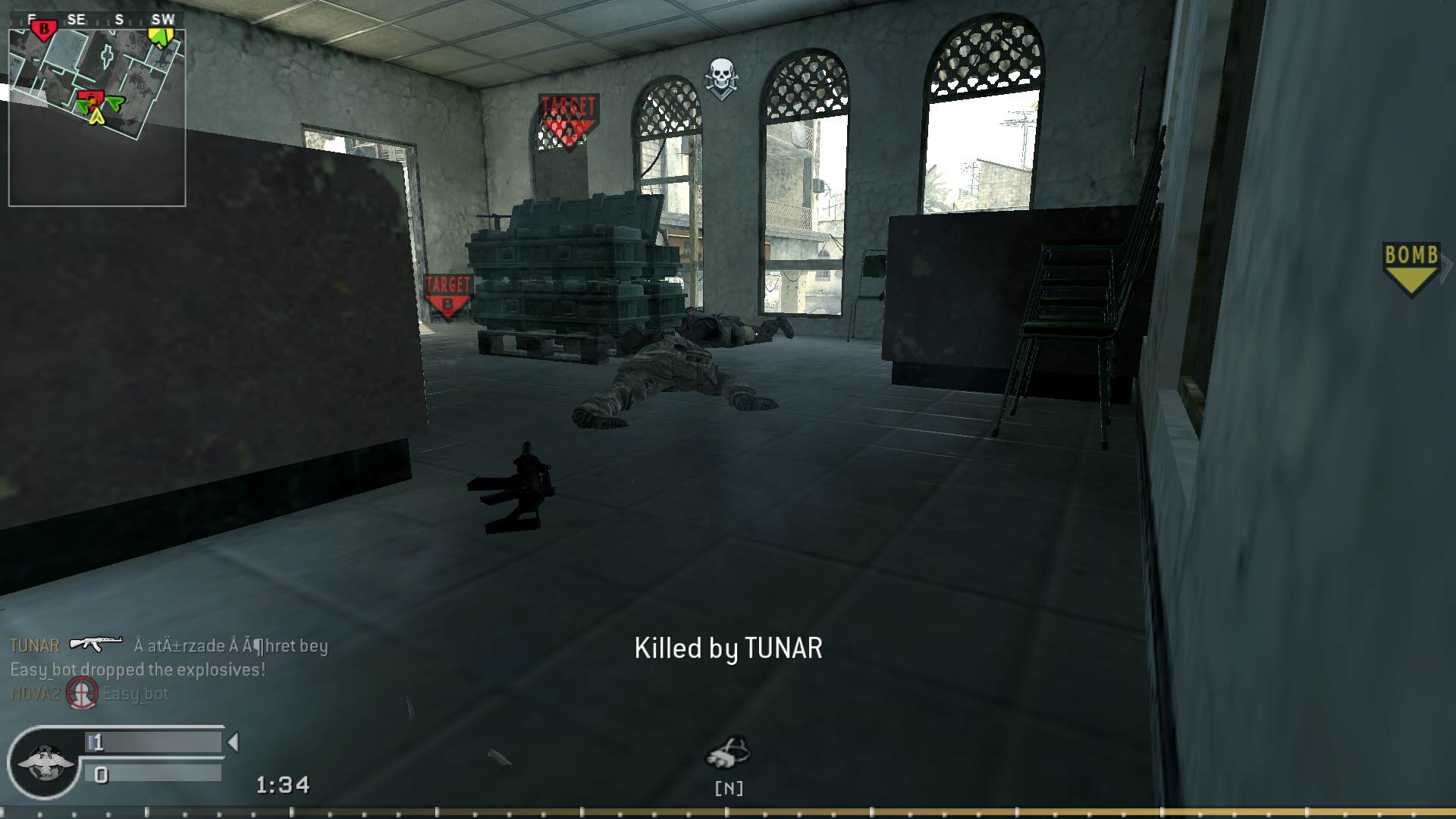Click the Target A marker above the doorway
Screen dimensions: 1456x819
(567, 114)
